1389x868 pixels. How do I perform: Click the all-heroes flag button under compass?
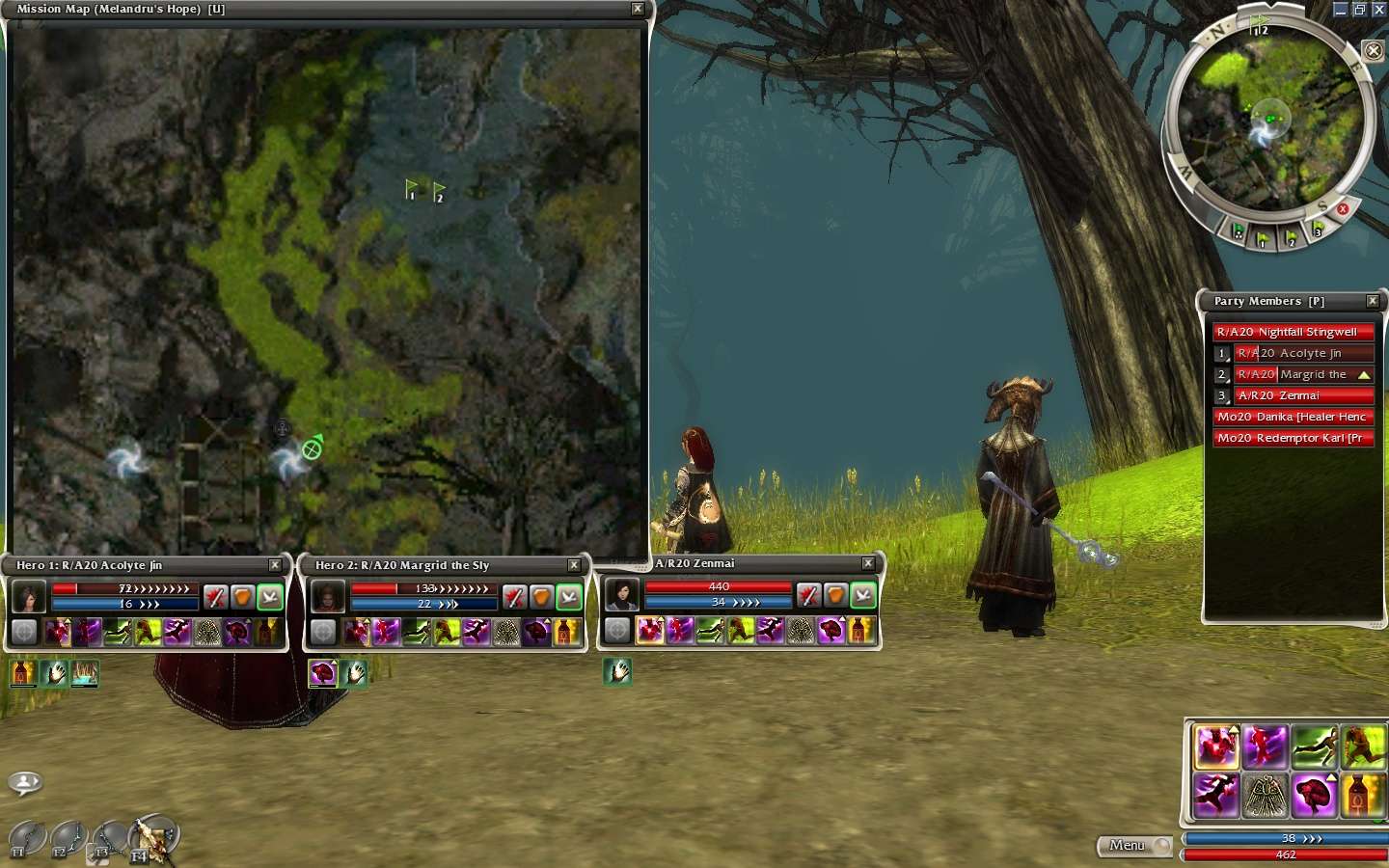(1238, 231)
